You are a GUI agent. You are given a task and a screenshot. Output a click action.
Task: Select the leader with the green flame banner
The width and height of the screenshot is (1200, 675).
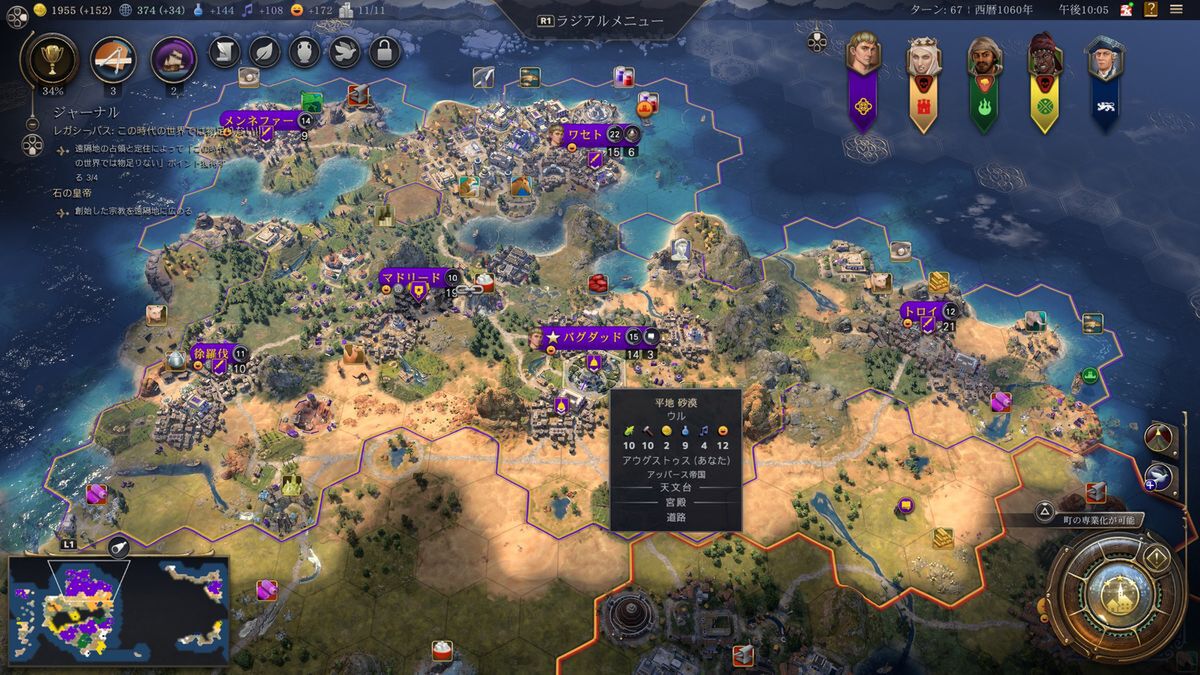pos(983,62)
